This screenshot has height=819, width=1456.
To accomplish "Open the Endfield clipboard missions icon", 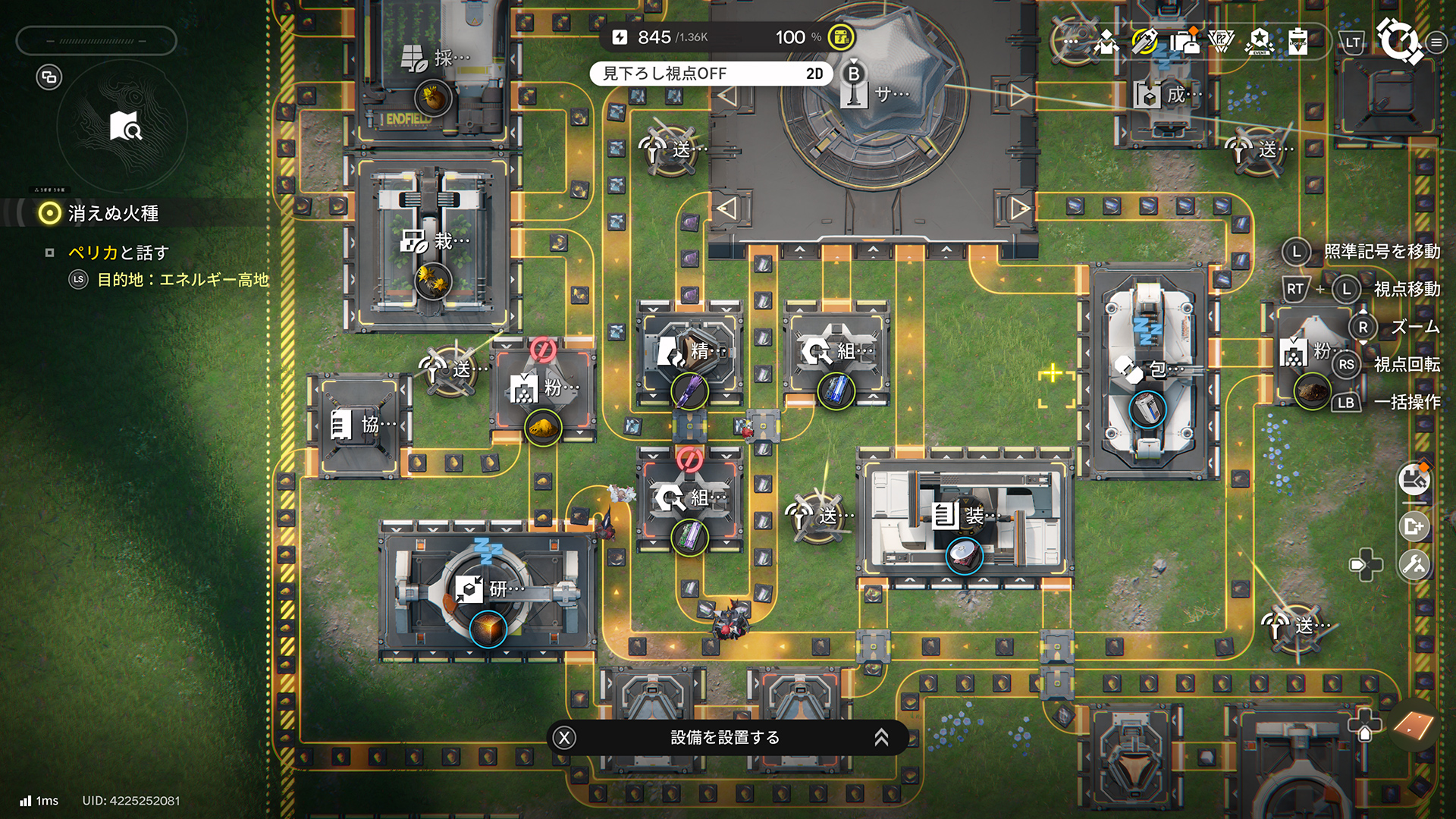I will click(x=1298, y=41).
